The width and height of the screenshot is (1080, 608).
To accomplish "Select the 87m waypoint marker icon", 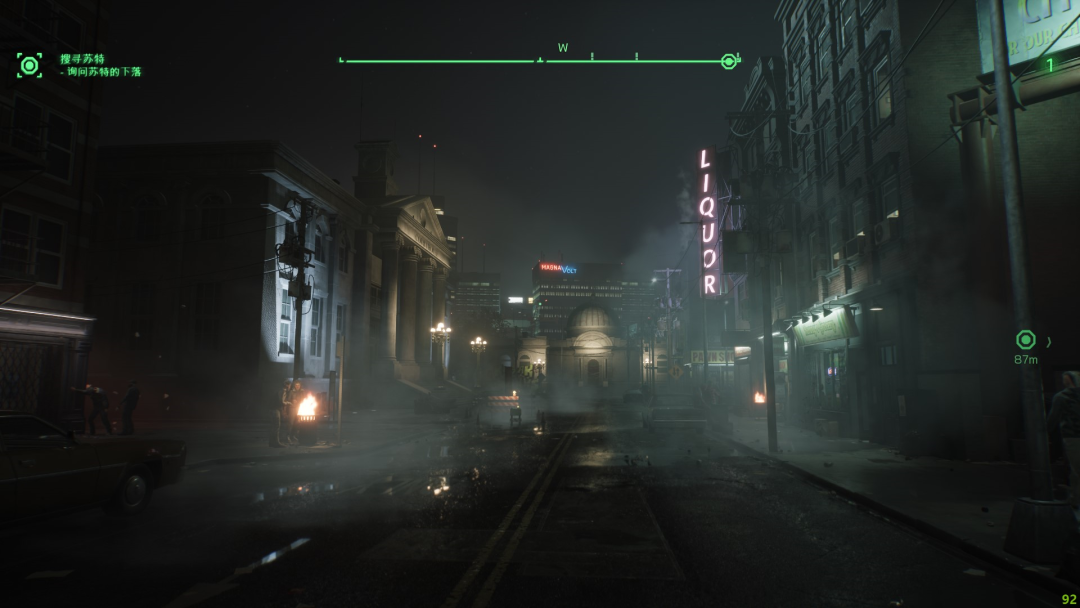I will click(1025, 340).
